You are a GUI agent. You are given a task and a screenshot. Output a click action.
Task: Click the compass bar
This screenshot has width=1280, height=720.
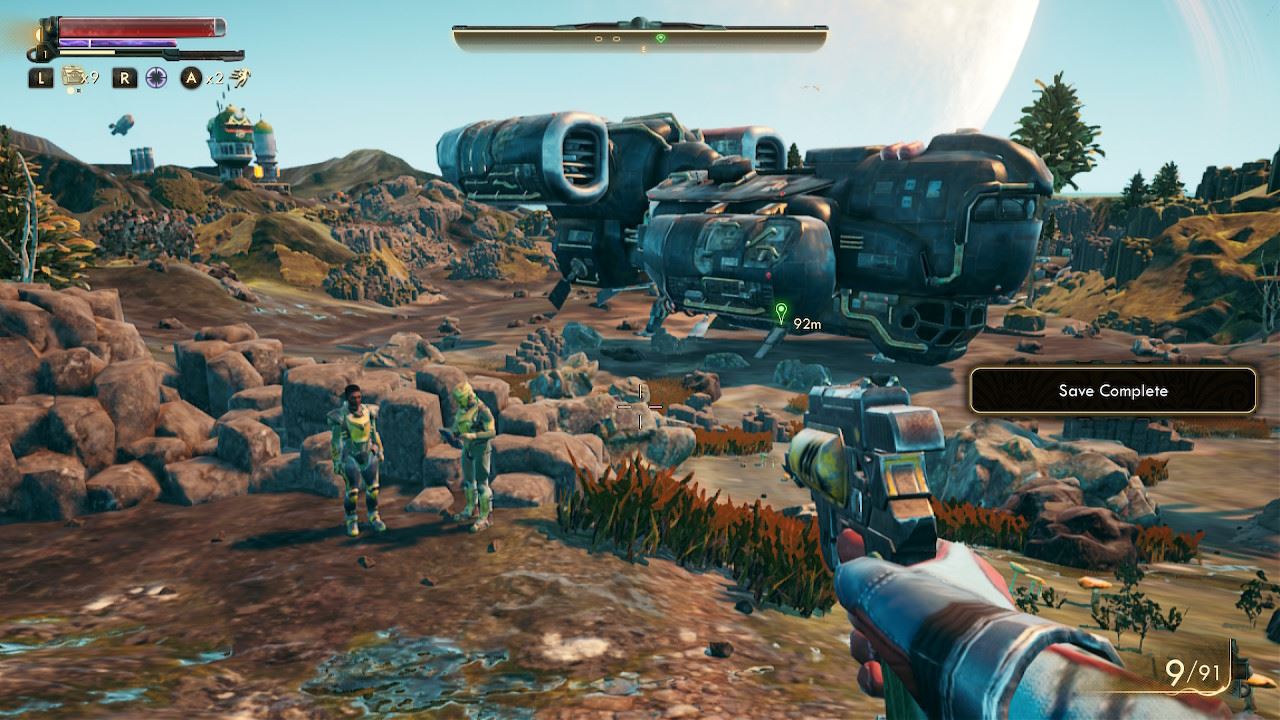coord(640,39)
